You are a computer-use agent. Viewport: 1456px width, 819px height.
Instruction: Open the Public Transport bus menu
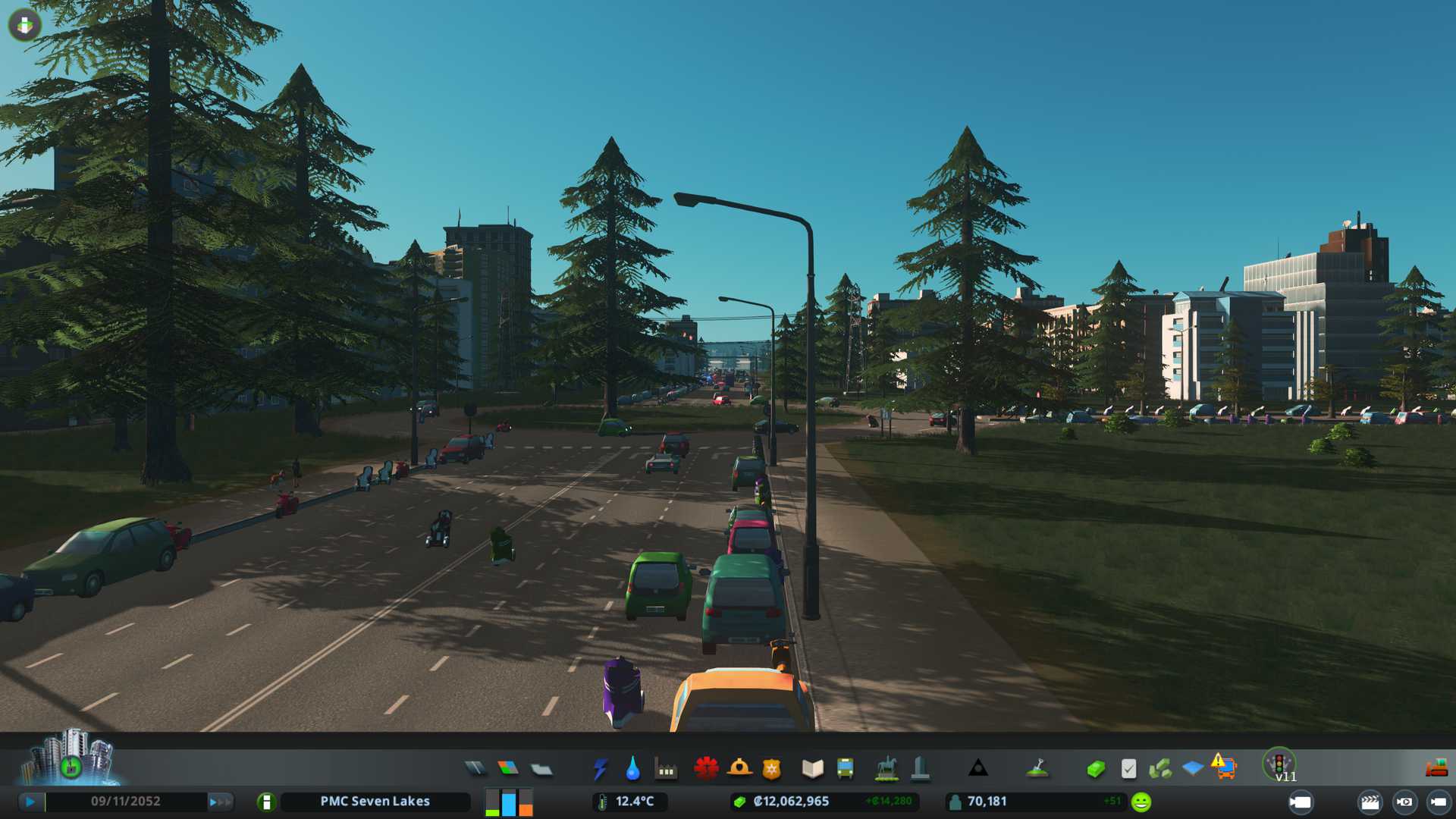845,769
